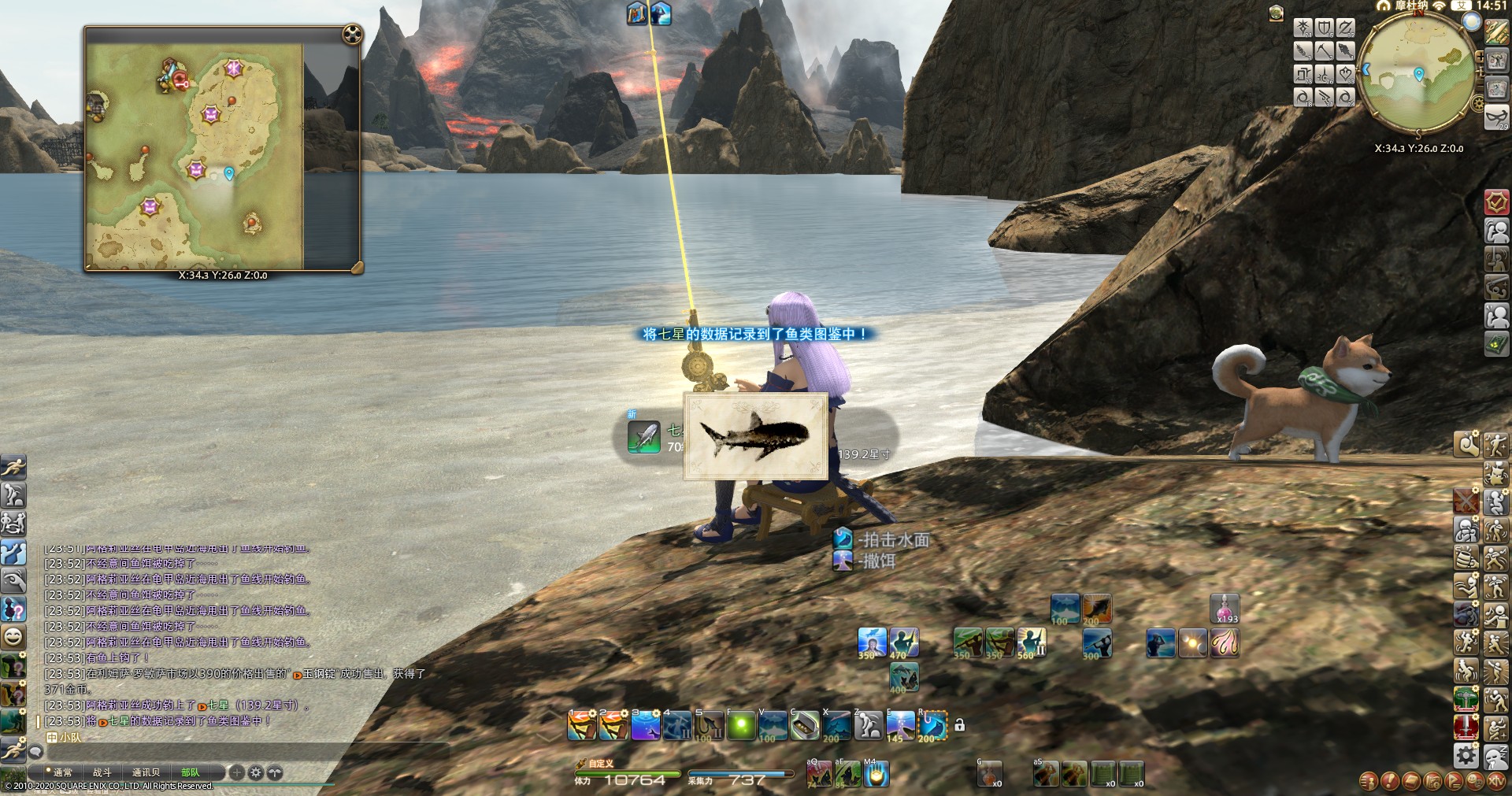The width and height of the screenshot is (1512, 796).
Task: Zoom in the minimap with plus button
Action: pos(1480,57)
